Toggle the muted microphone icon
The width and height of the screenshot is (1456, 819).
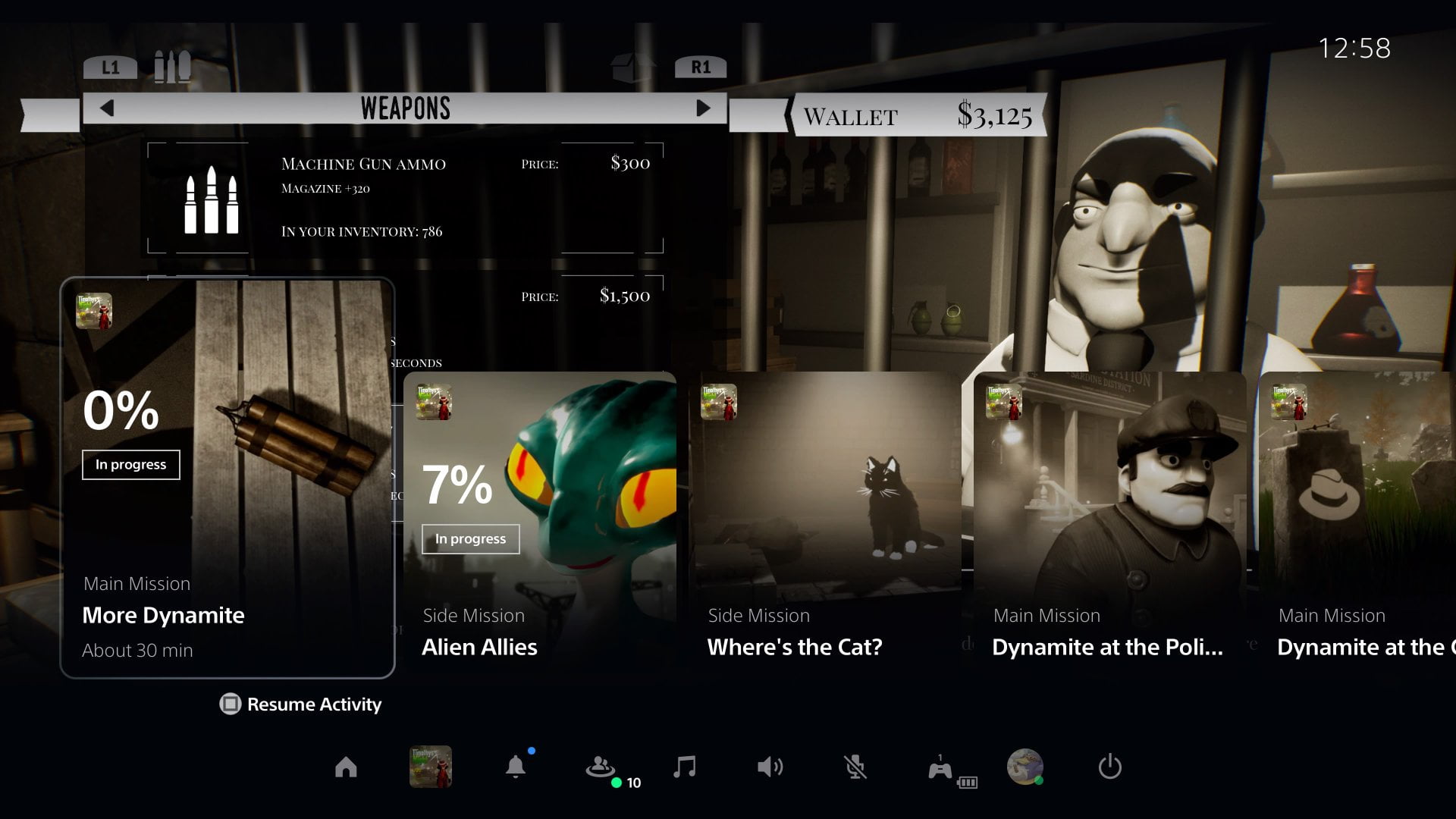pyautogui.click(x=855, y=767)
